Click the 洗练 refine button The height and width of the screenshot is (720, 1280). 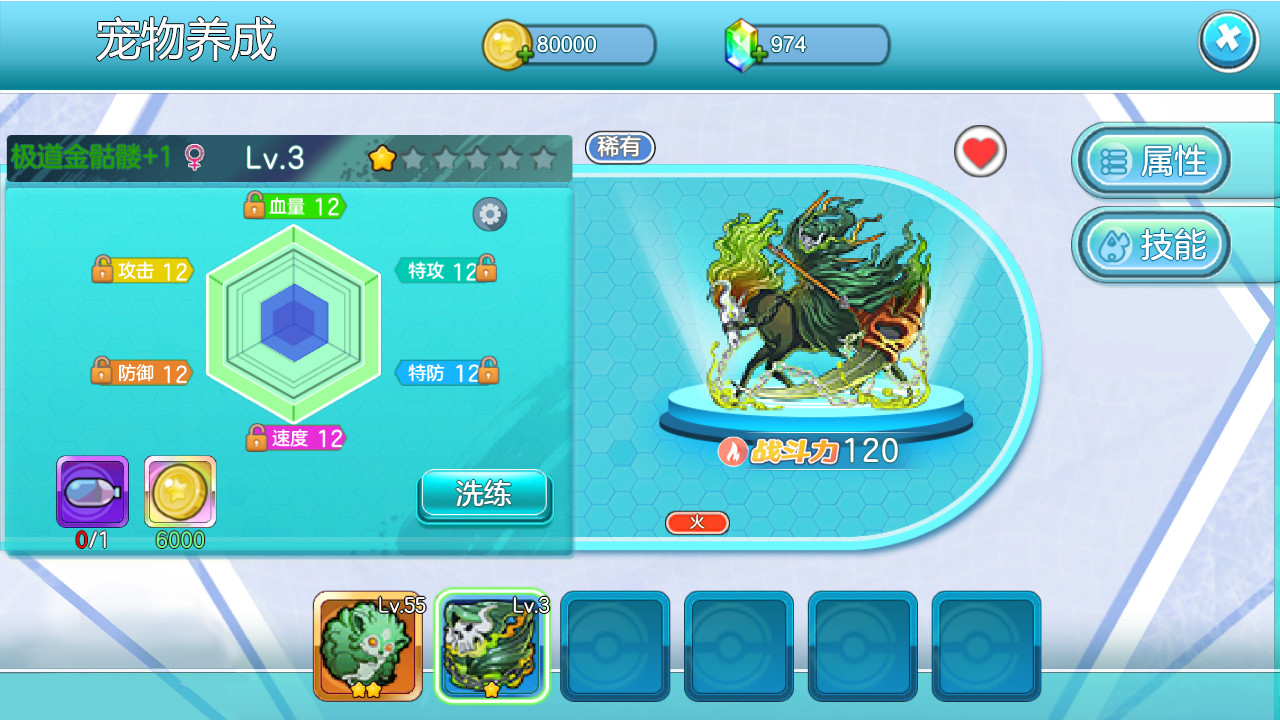click(x=484, y=494)
